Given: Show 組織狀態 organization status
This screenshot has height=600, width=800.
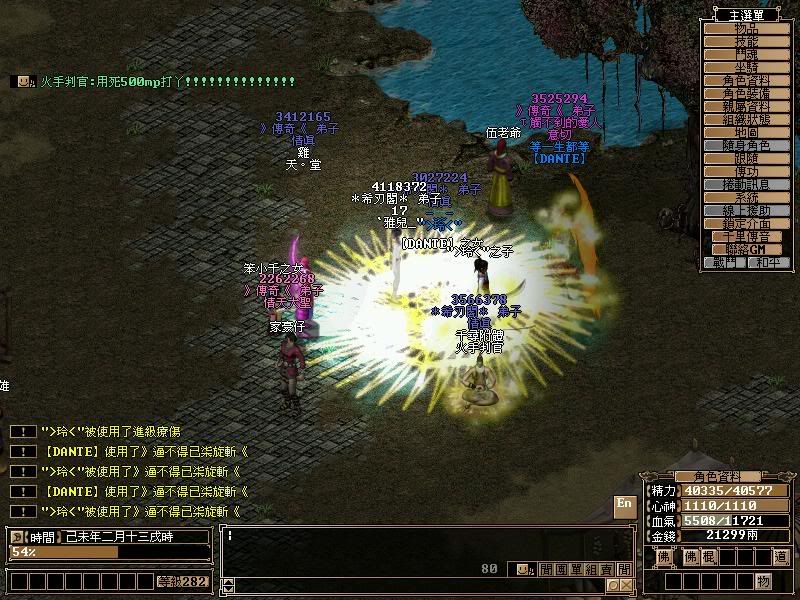Looking at the screenshot, I should (746, 120).
